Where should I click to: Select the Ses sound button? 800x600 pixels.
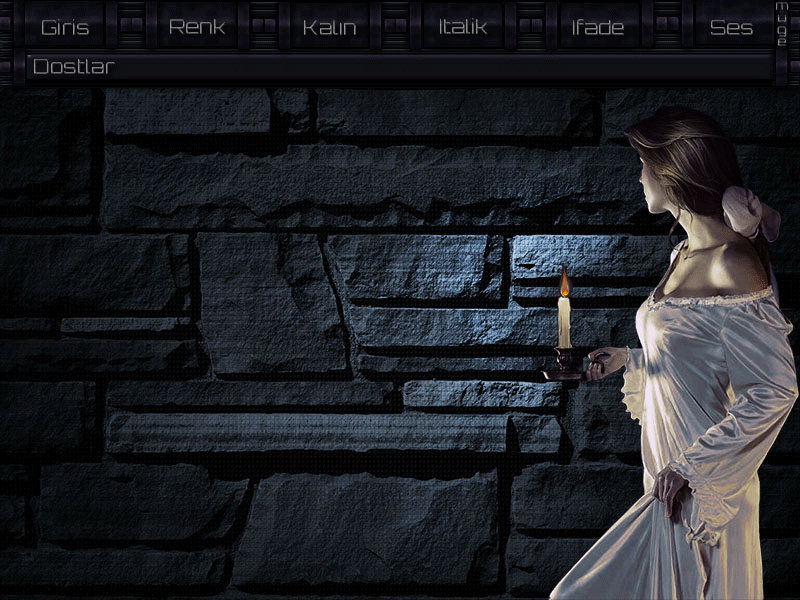pos(731,27)
